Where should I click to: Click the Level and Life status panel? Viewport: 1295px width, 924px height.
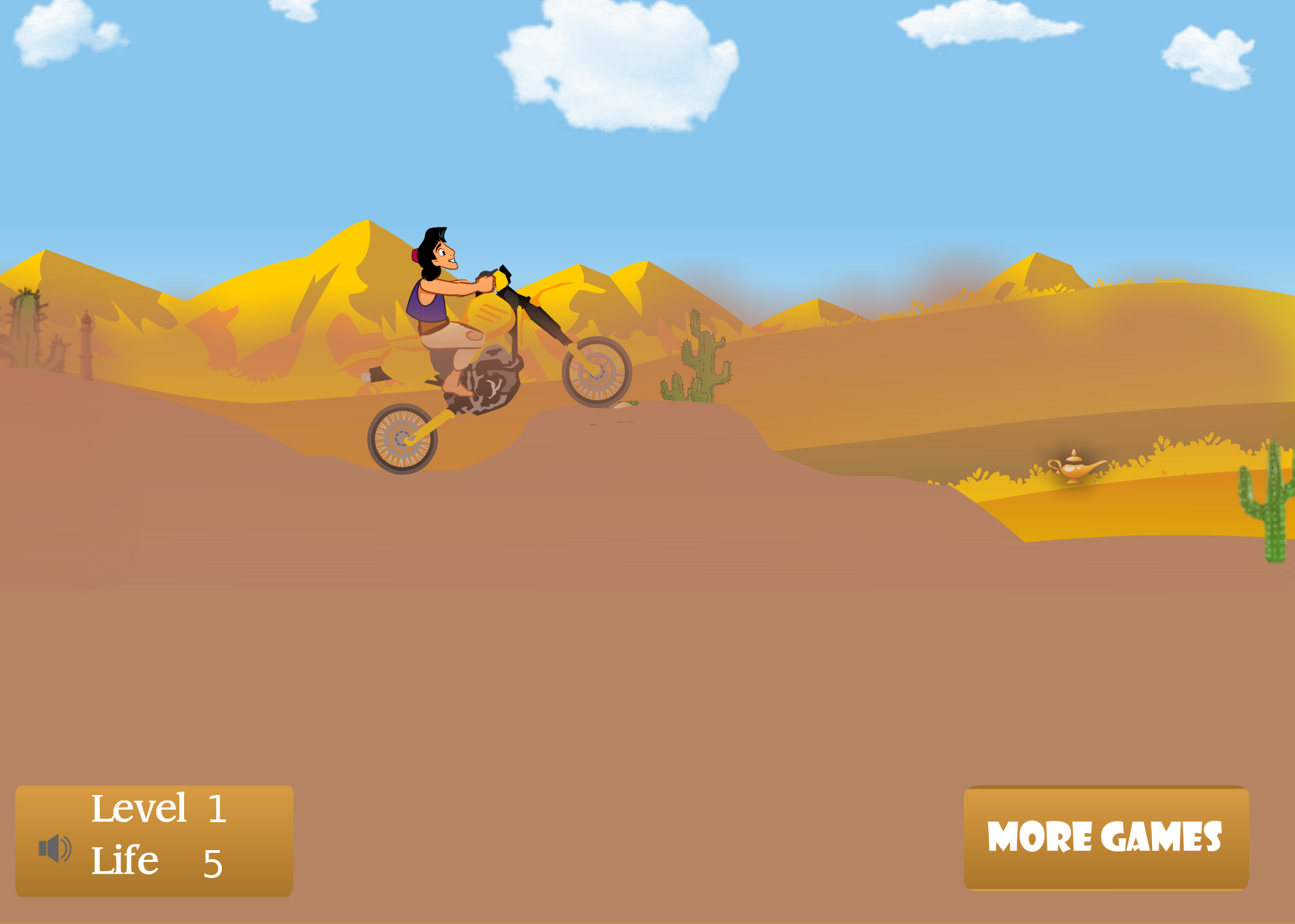pyautogui.click(x=153, y=840)
